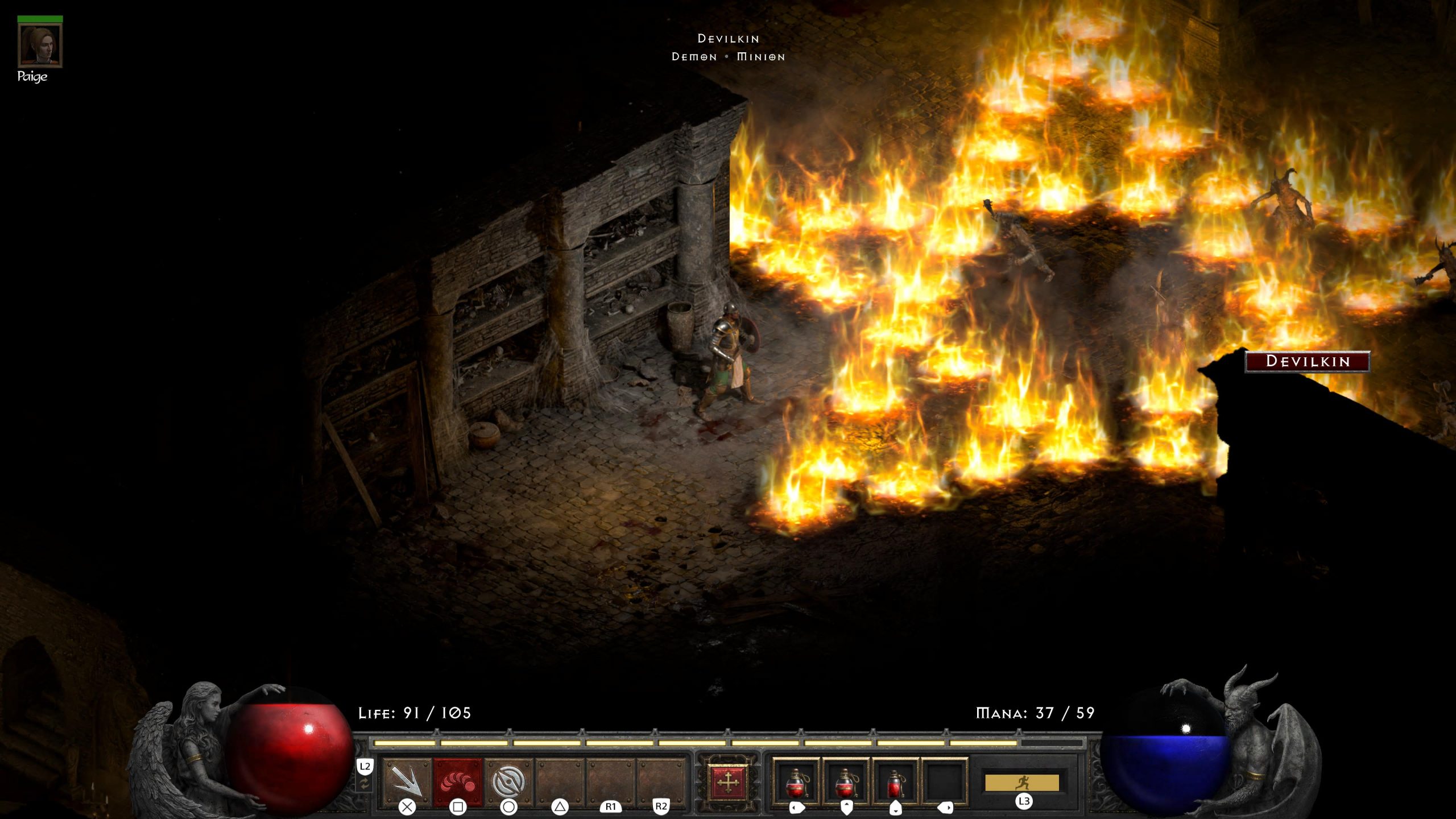Select the silver round shield skill

[x=508, y=780]
